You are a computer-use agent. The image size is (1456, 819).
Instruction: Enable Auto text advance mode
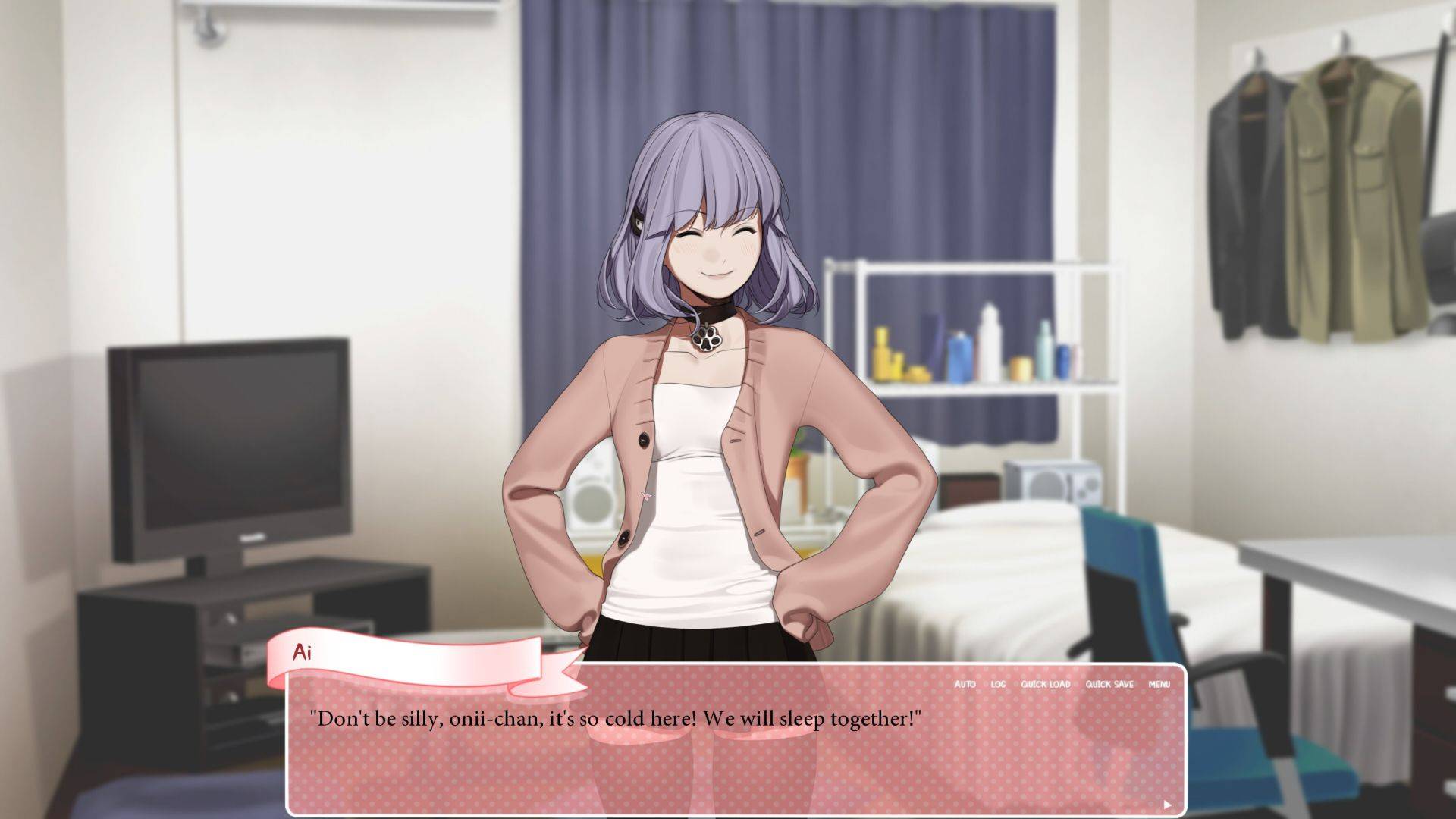tap(965, 684)
